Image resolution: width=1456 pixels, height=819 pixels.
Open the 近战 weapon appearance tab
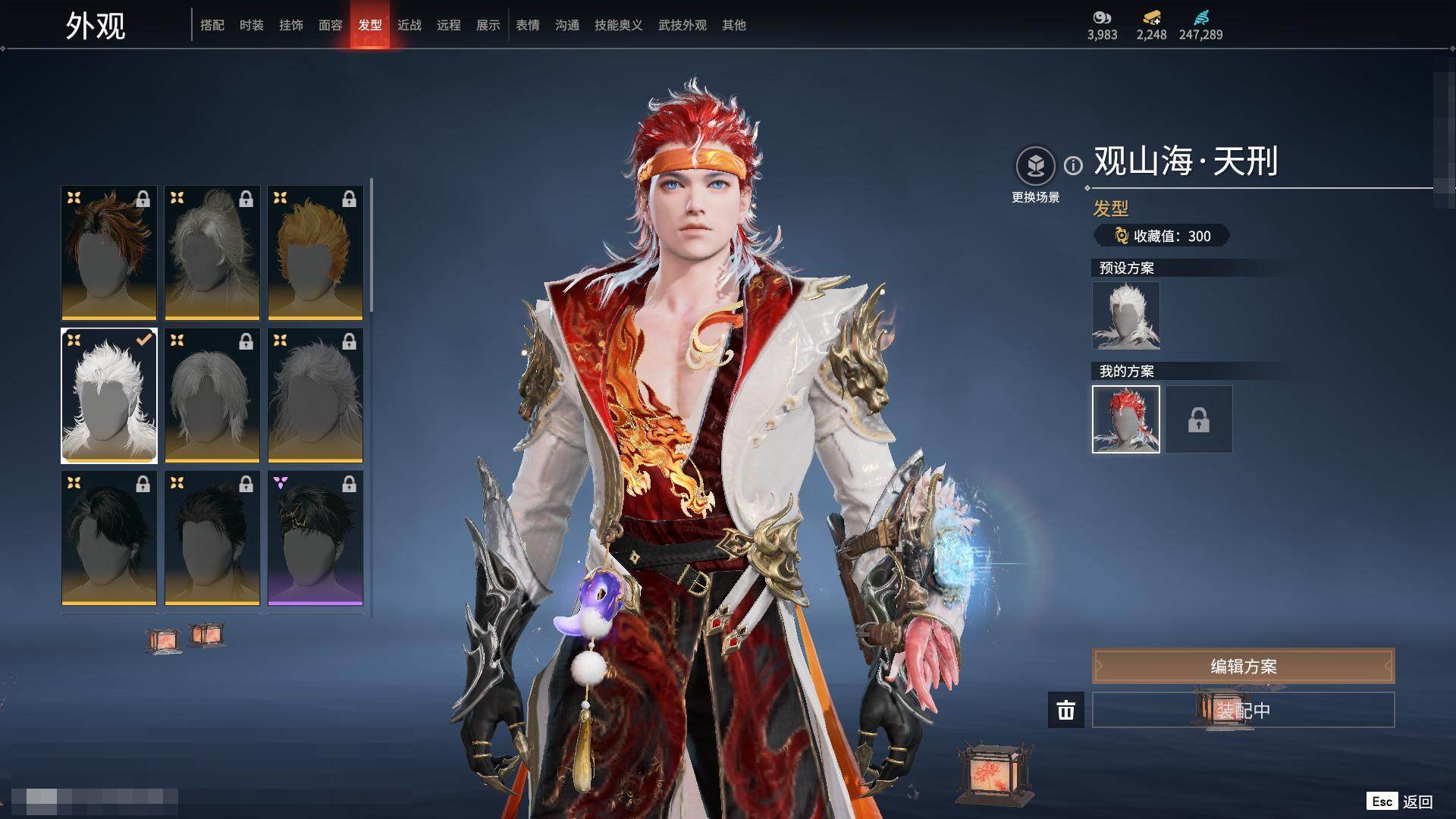click(409, 25)
